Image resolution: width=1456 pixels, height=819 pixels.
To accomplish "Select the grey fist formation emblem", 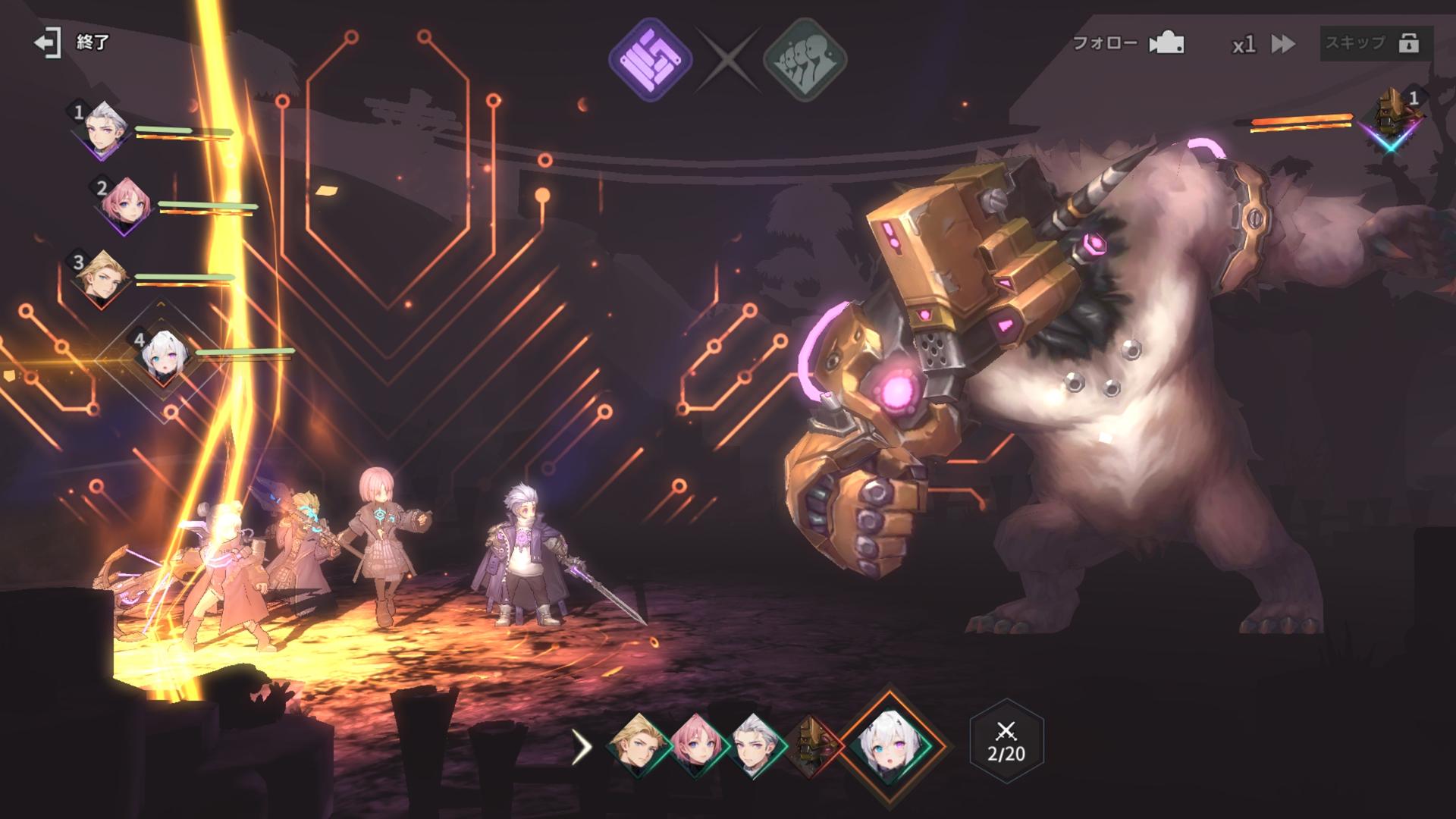I will (x=805, y=59).
